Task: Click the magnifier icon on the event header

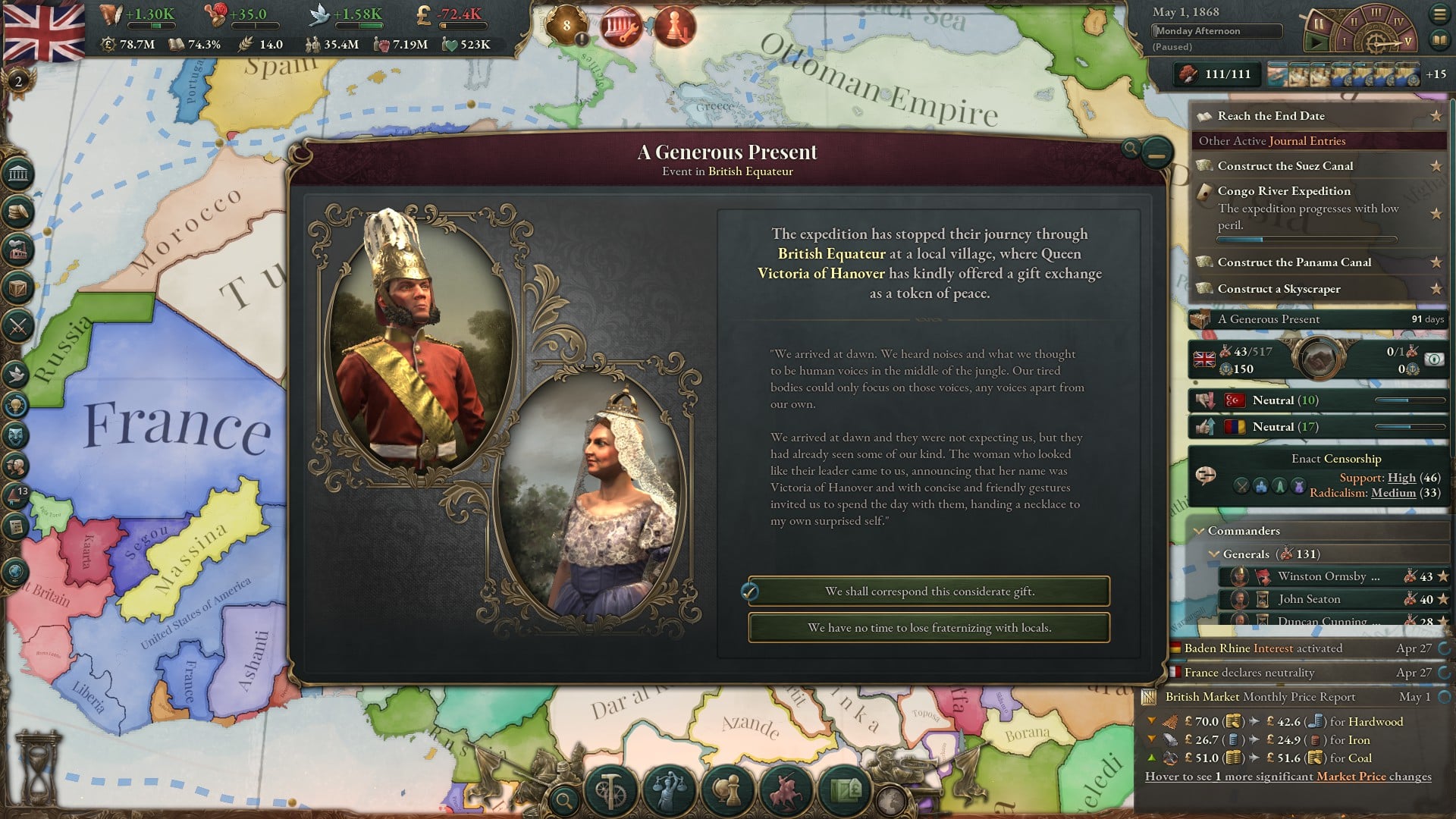Action: point(1130,149)
